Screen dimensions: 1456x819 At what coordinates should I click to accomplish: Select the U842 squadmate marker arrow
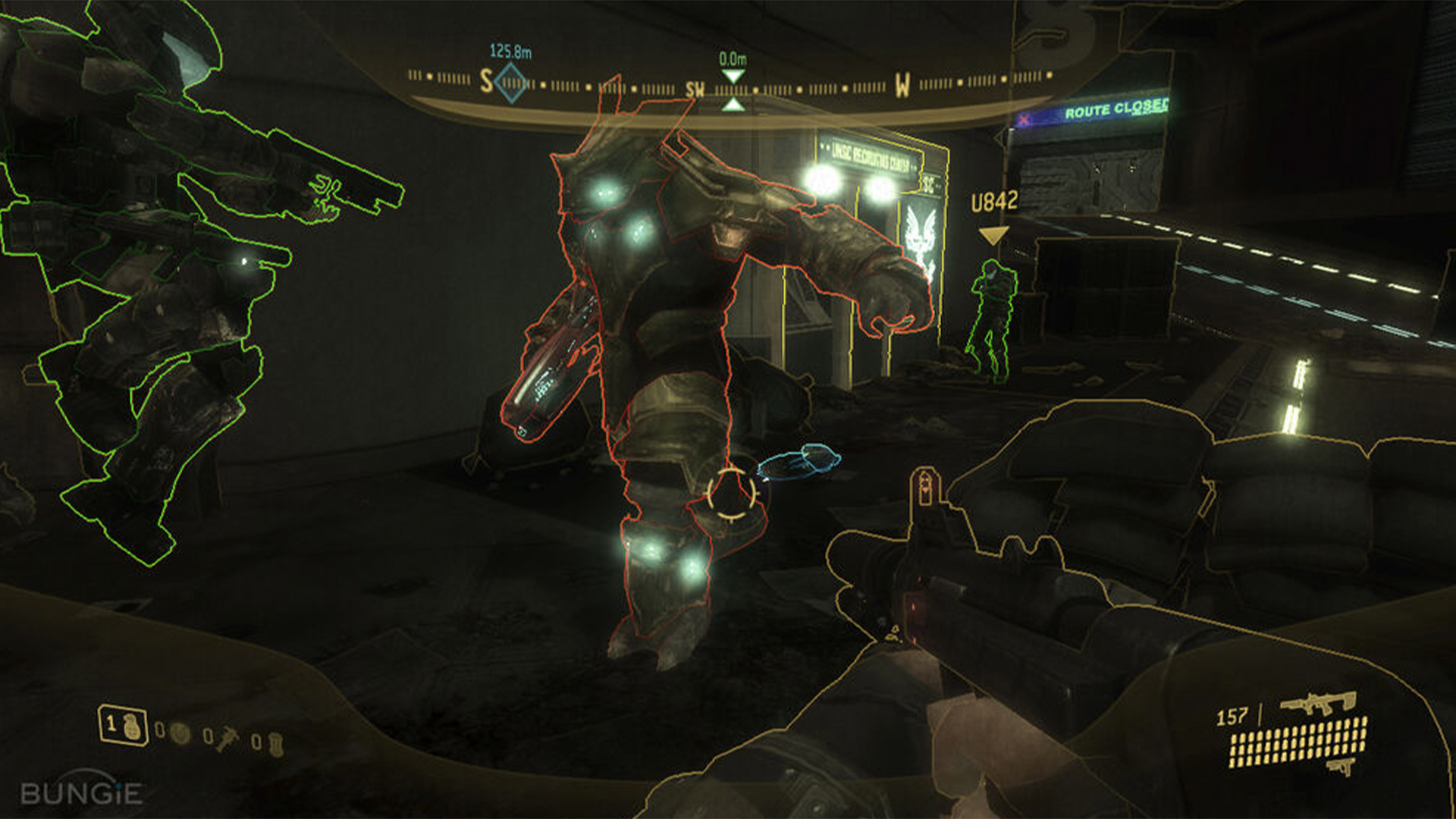coord(992,236)
